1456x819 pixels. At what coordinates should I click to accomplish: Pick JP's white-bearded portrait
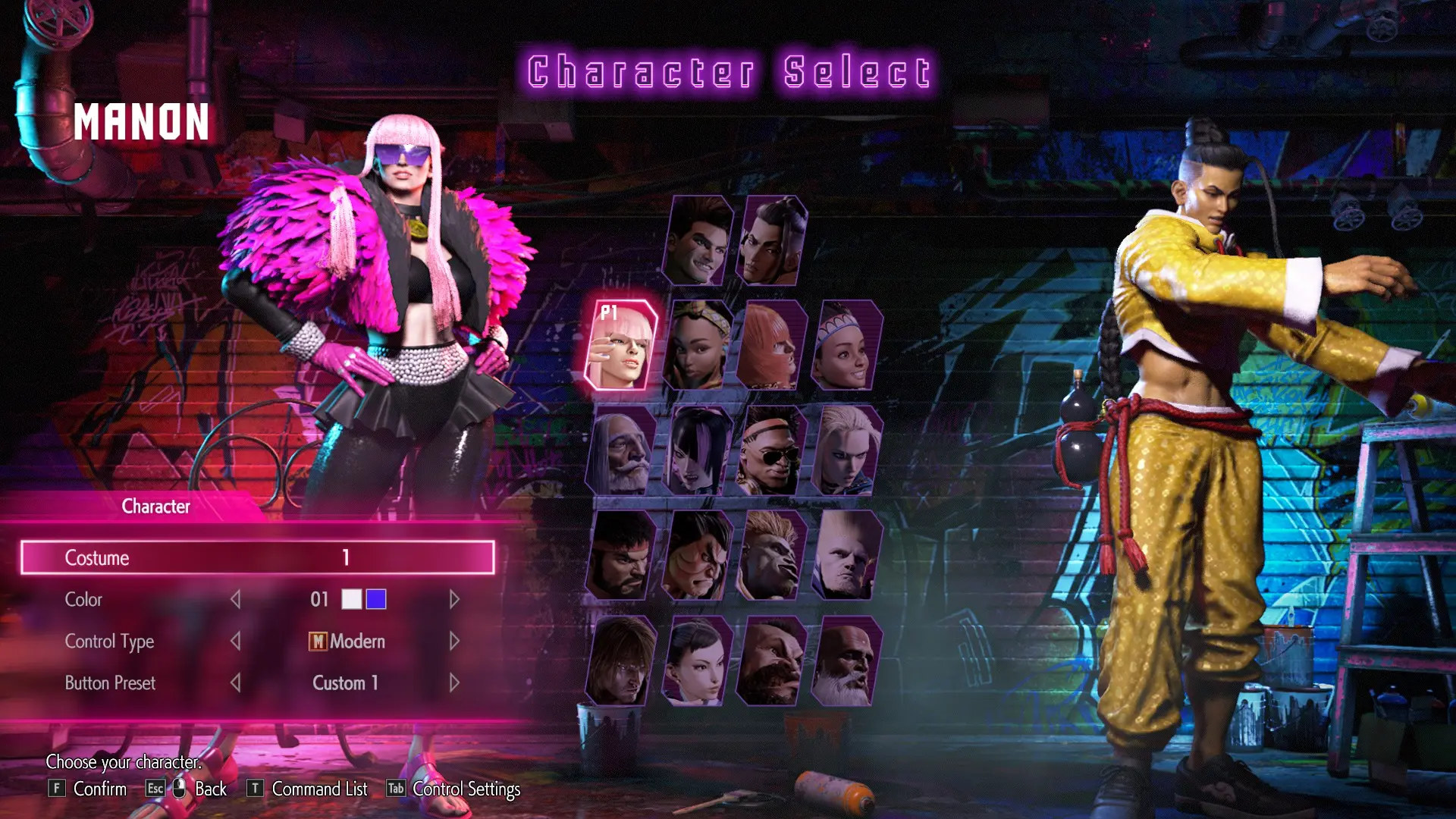point(622,451)
